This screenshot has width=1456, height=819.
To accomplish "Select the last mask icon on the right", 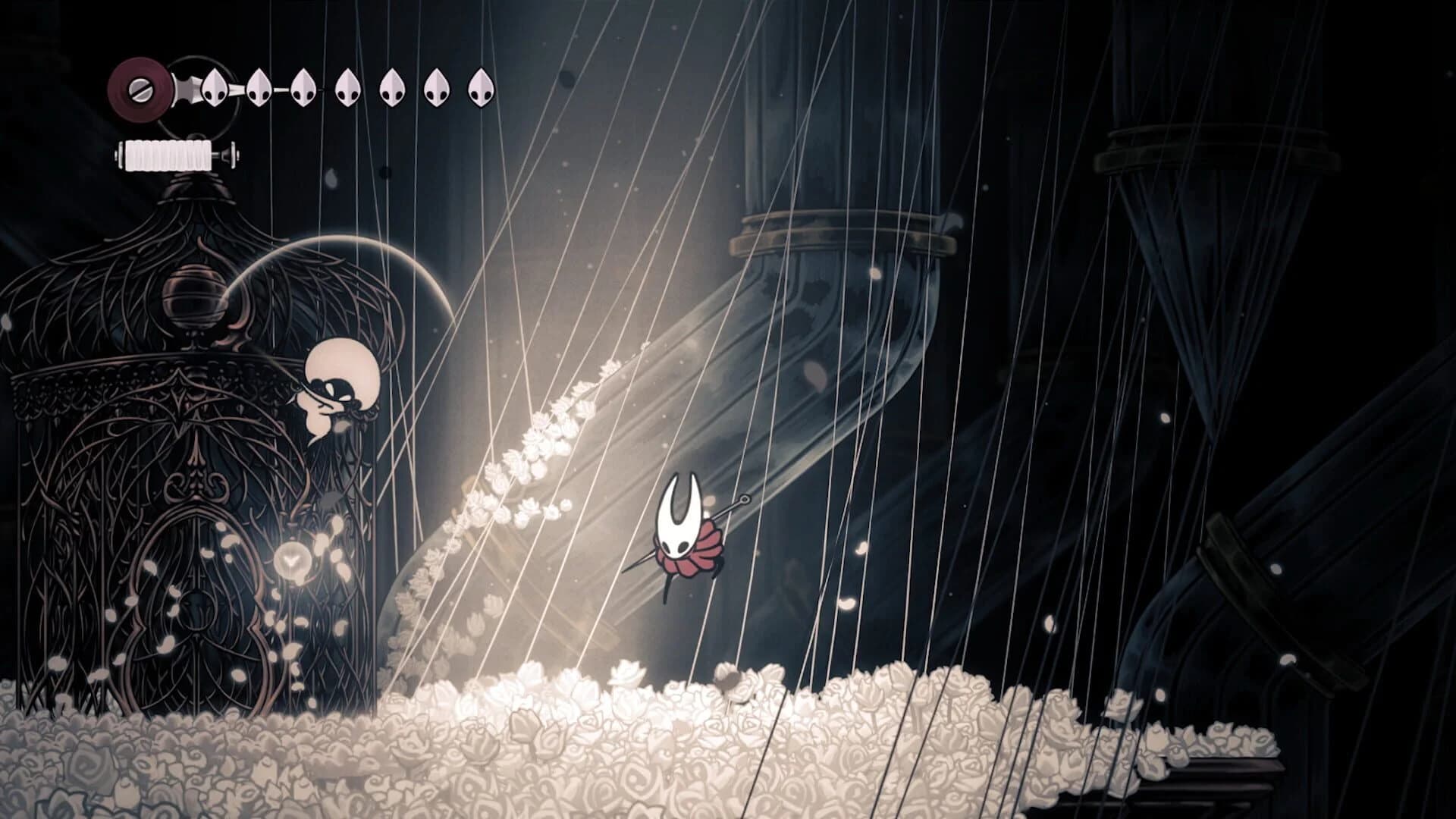I will click(x=482, y=89).
